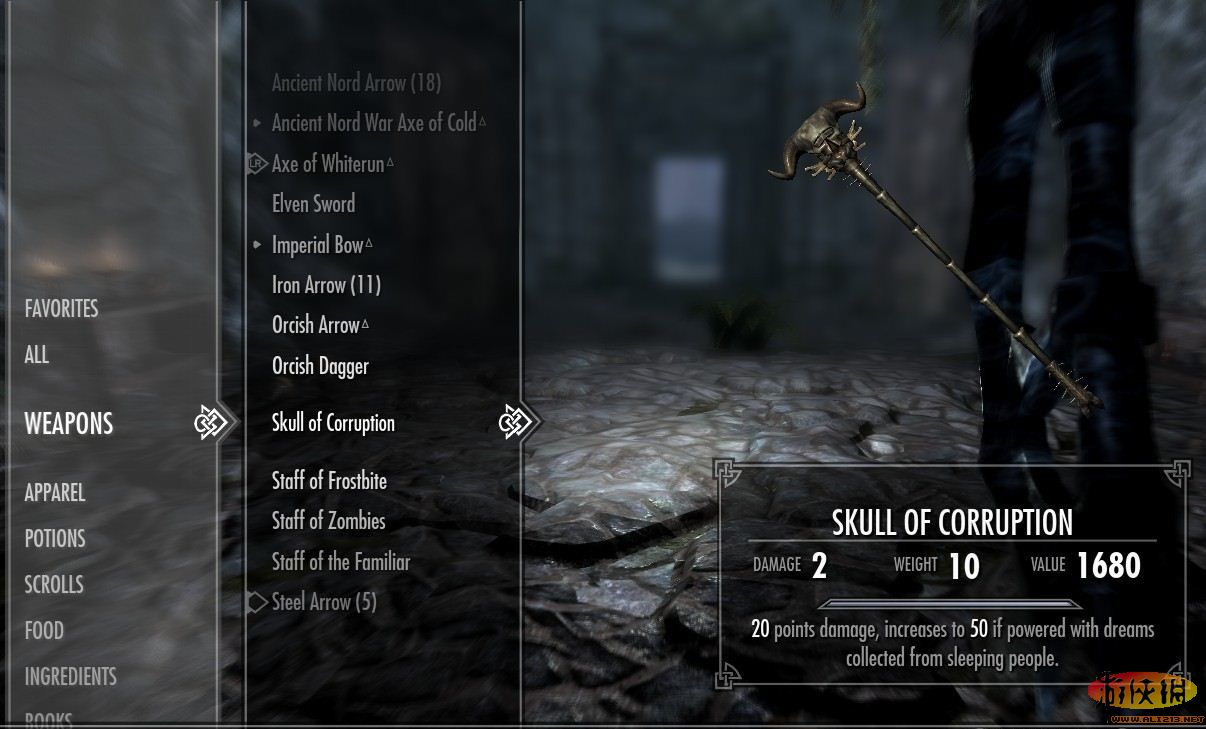This screenshot has width=1206, height=729.
Task: Pick the Elven Sword entry
Action: coord(313,204)
